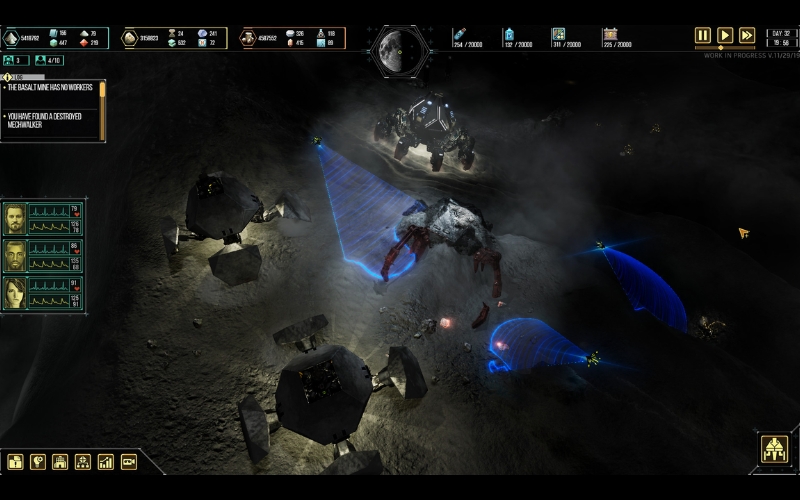Open the research lightbulb menu
This screenshot has height=500, width=800.
tap(38, 462)
